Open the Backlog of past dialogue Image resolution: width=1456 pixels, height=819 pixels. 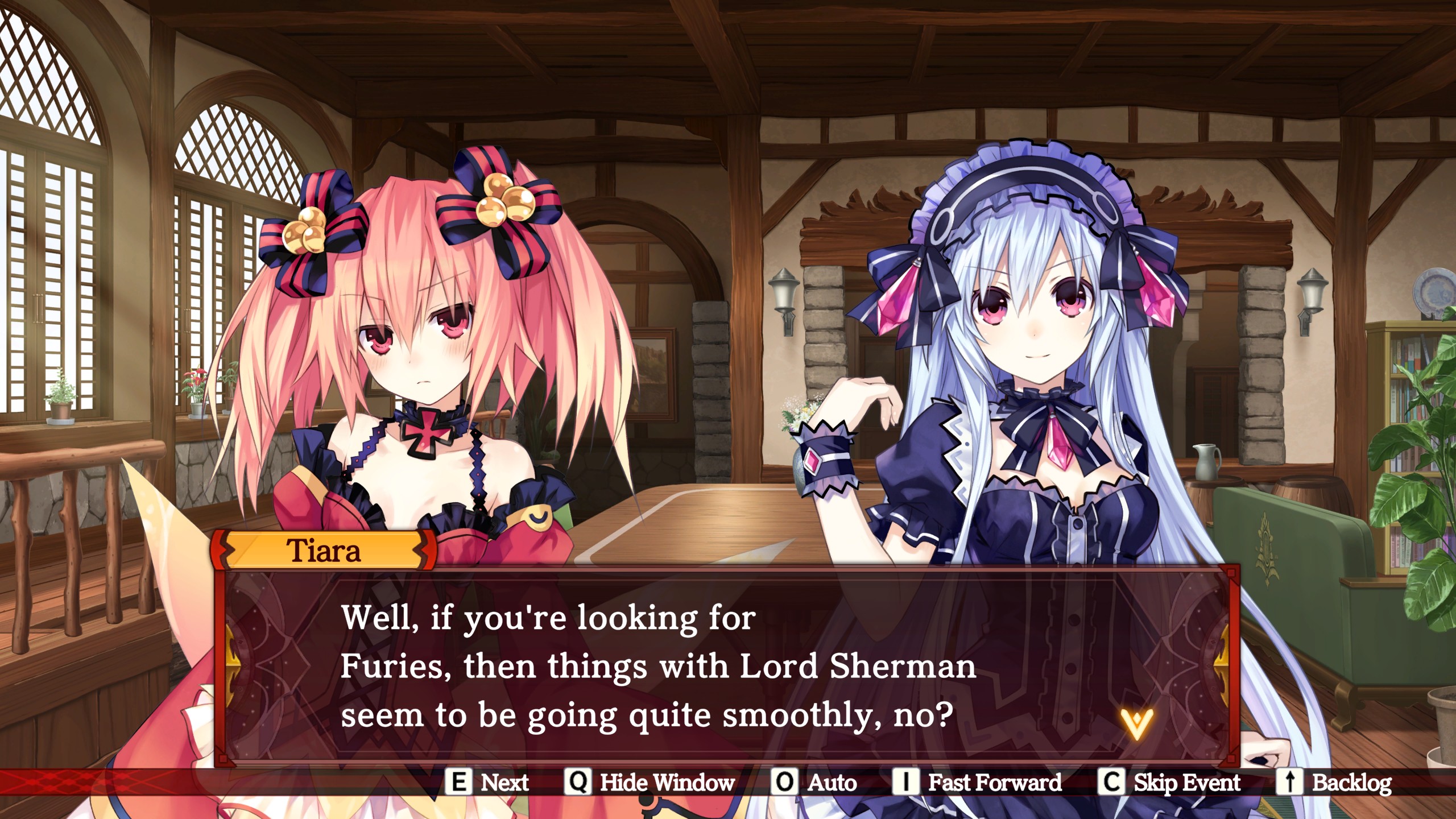(1334, 783)
